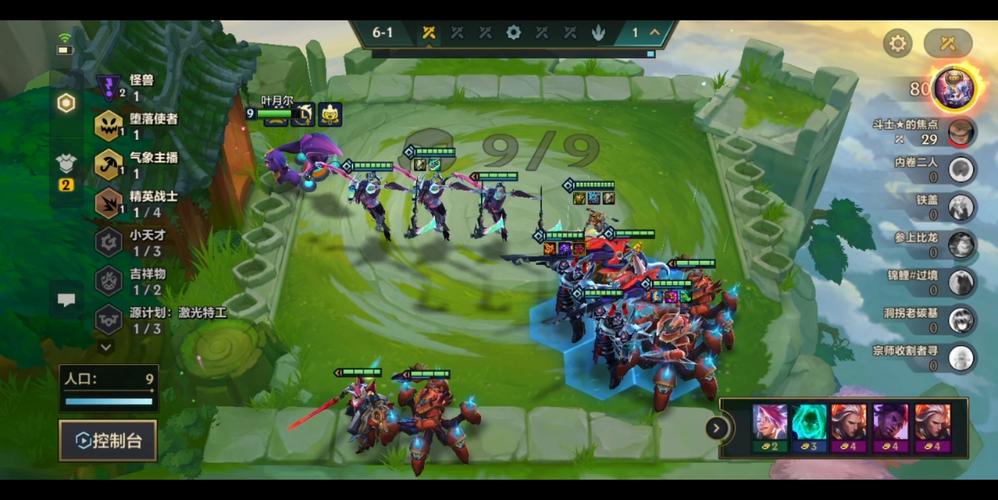The image size is (998, 500).
Task: View the board of player 锦鲤#过境
Action: [x=961, y=282]
